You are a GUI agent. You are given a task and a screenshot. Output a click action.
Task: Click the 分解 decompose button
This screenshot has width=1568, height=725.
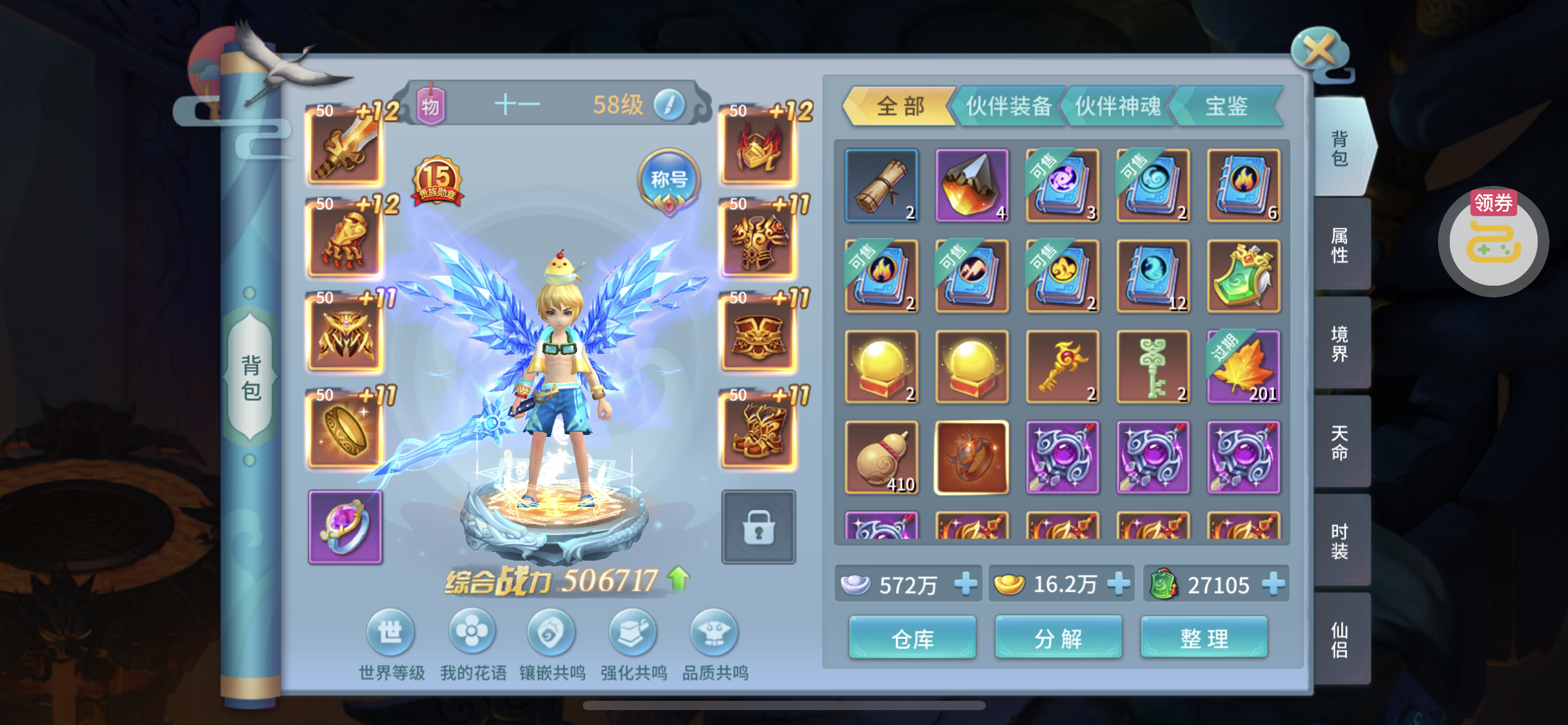click(1058, 638)
